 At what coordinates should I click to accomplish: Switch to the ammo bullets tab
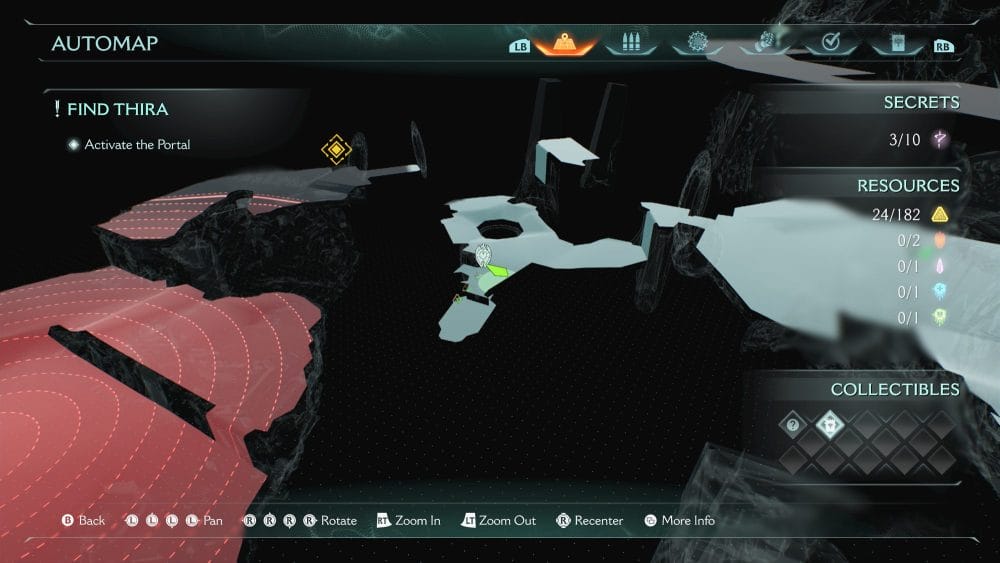(631, 44)
